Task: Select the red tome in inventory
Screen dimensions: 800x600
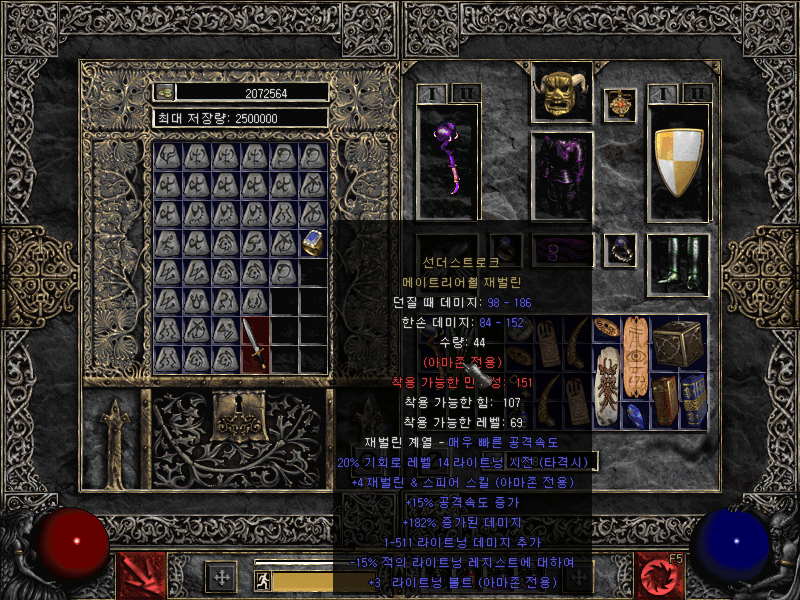Action: [665, 400]
